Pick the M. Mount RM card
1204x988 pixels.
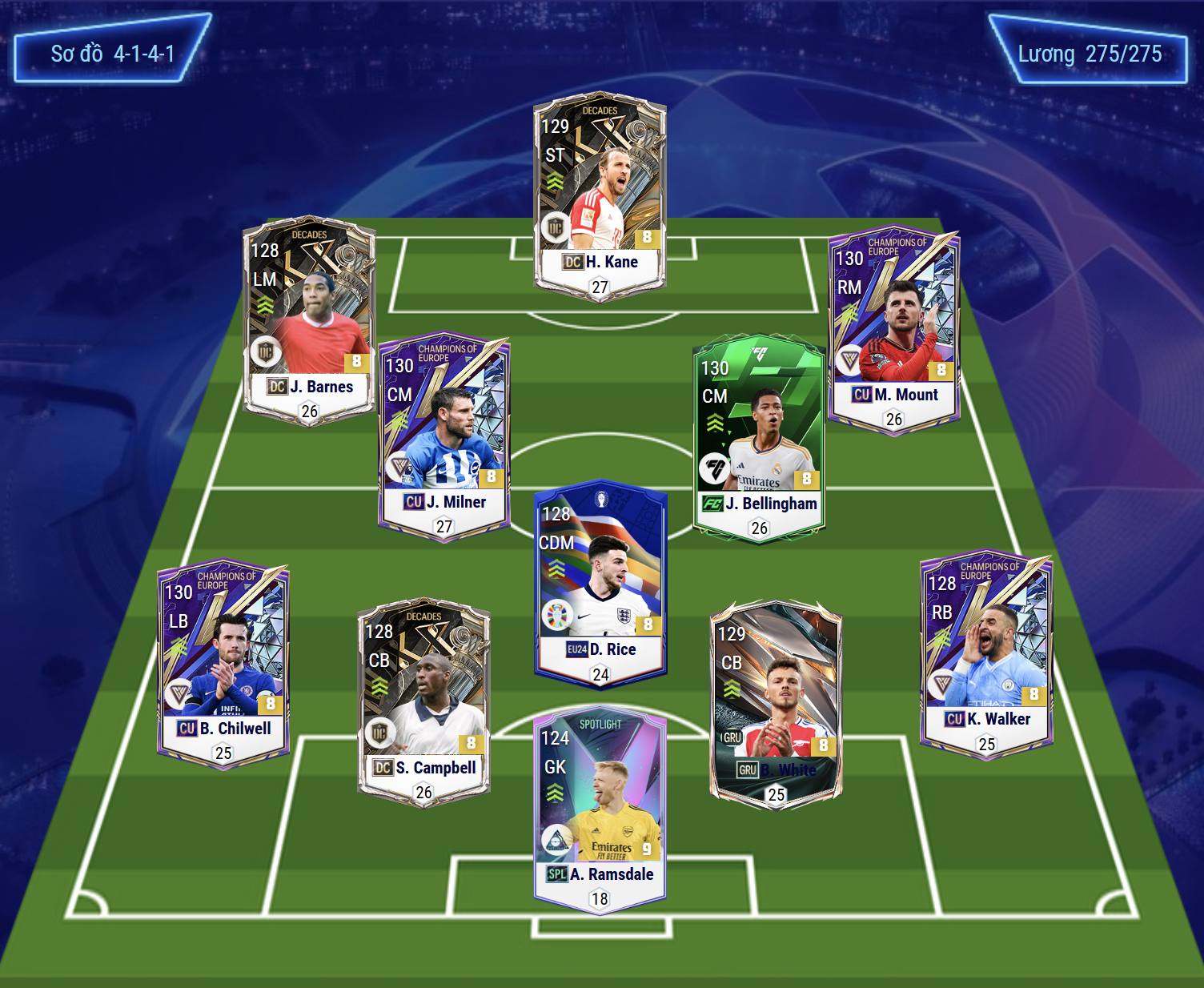[x=893, y=330]
